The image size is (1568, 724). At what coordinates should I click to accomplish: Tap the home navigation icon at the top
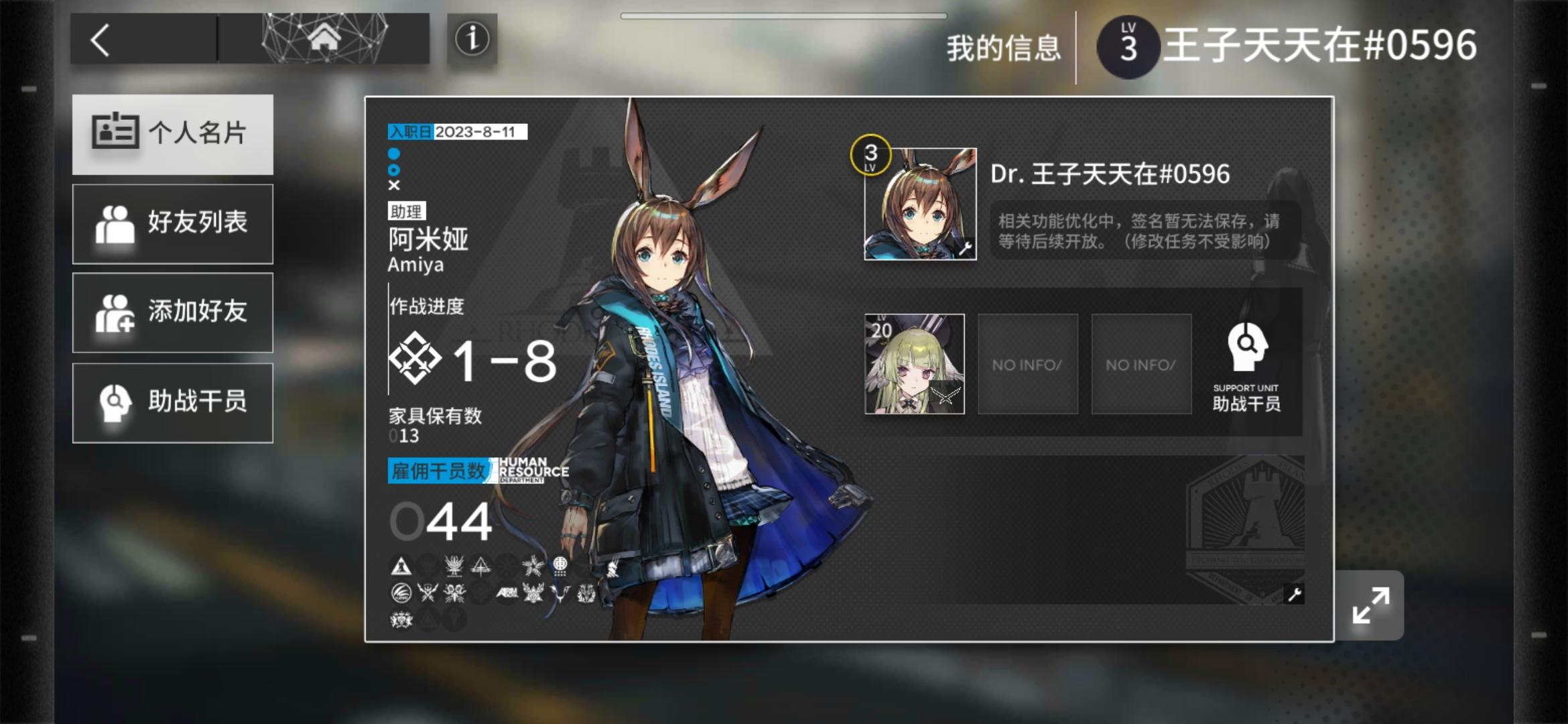click(326, 39)
